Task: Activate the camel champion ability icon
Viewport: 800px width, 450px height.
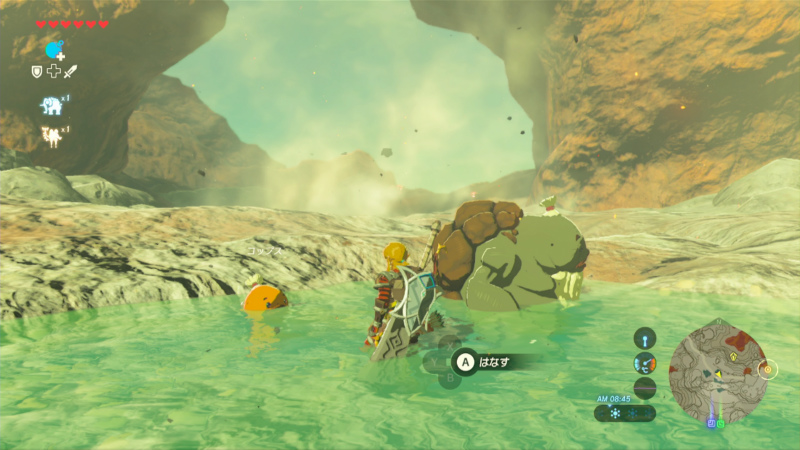Action: click(51, 136)
